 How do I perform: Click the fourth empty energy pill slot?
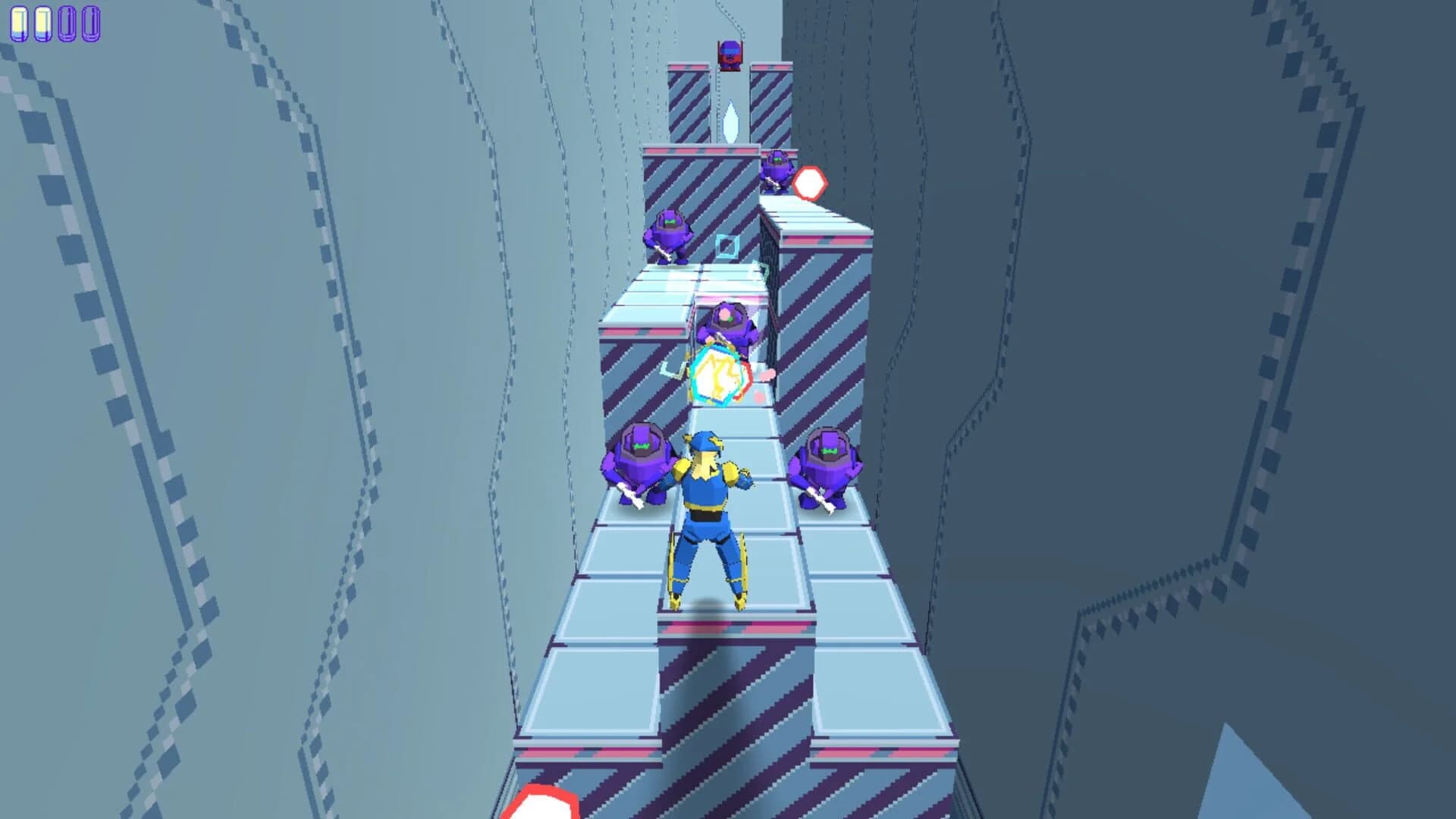click(91, 21)
